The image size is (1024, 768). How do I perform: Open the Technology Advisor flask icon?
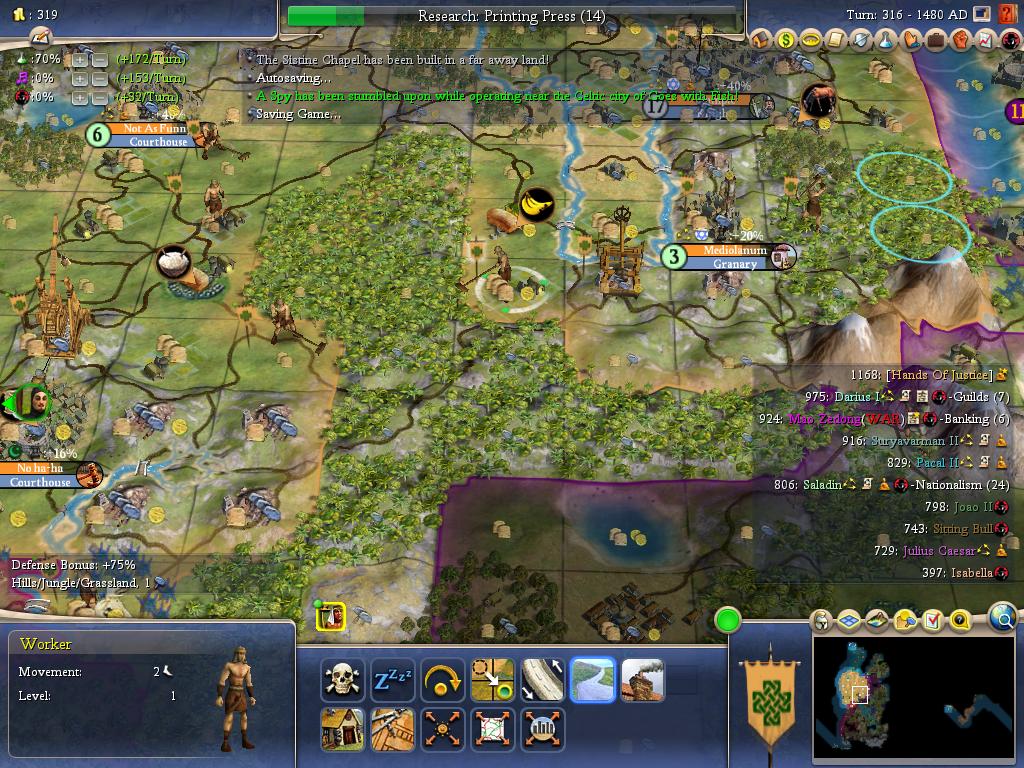(886, 40)
